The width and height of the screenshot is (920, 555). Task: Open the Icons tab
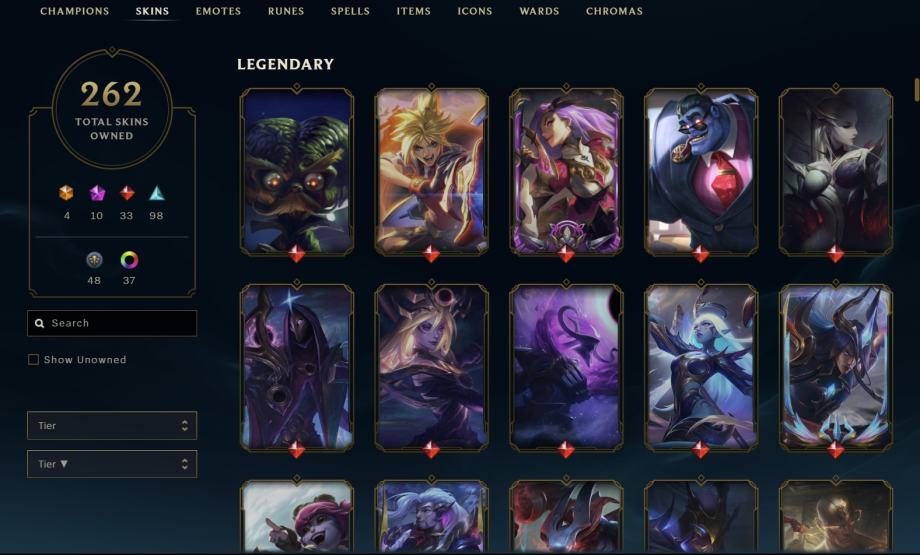[x=475, y=12]
